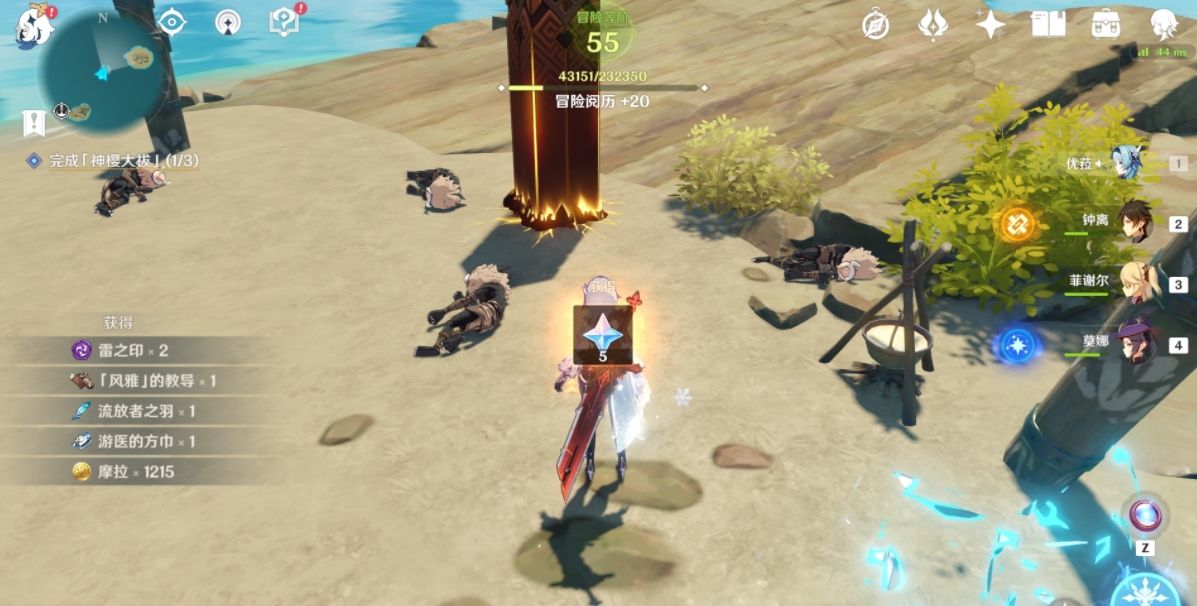Open the backpack inventory

[x=1105, y=25]
